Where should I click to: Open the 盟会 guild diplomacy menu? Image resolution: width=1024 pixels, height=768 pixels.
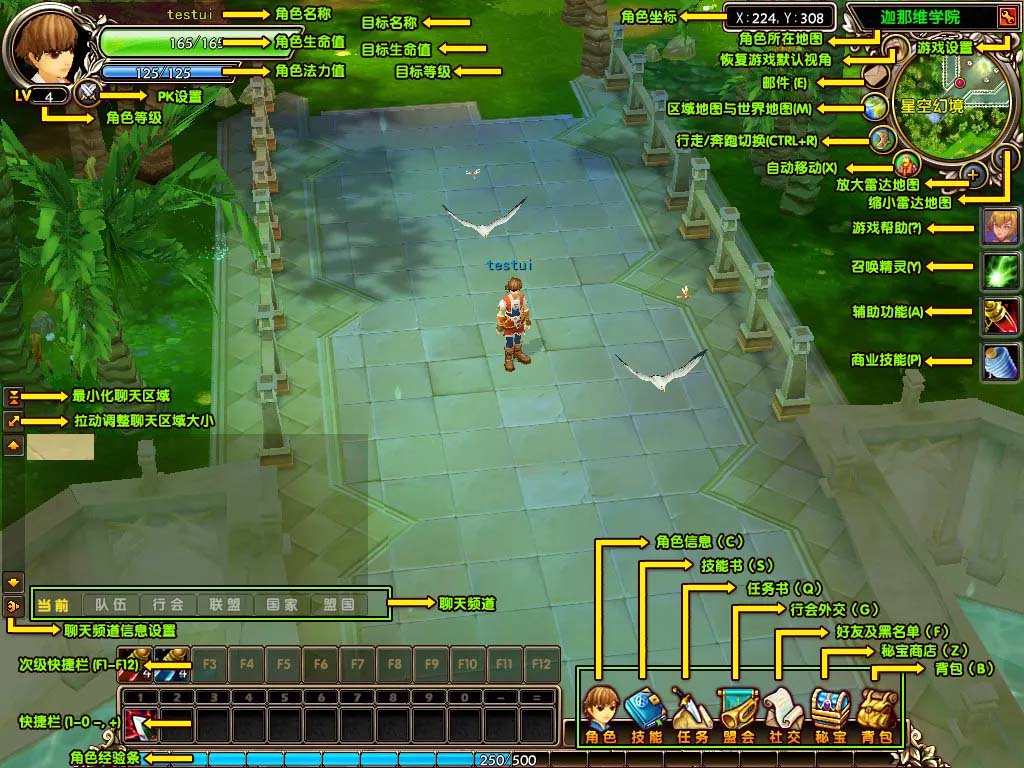coord(737,714)
